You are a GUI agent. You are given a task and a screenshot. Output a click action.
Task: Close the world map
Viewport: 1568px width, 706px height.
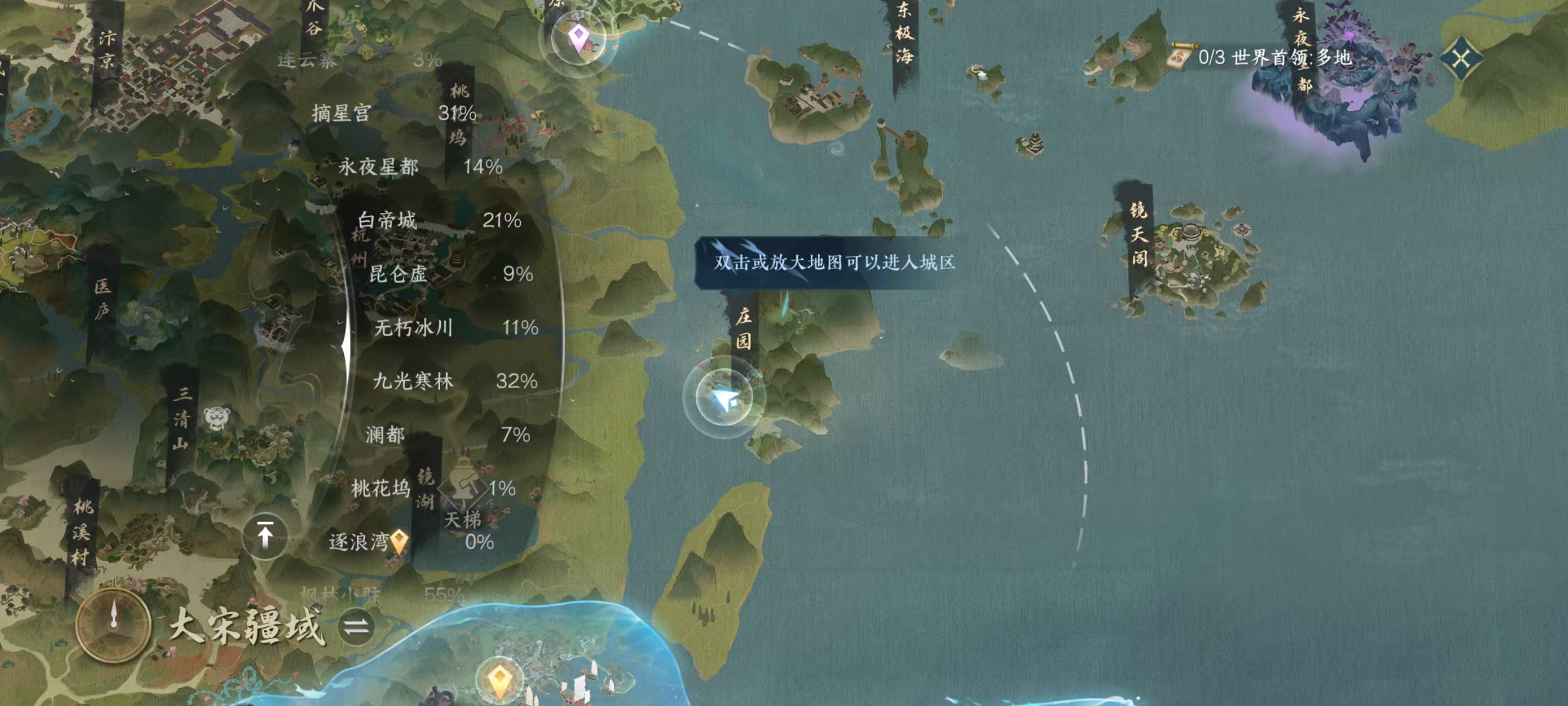tap(1461, 58)
